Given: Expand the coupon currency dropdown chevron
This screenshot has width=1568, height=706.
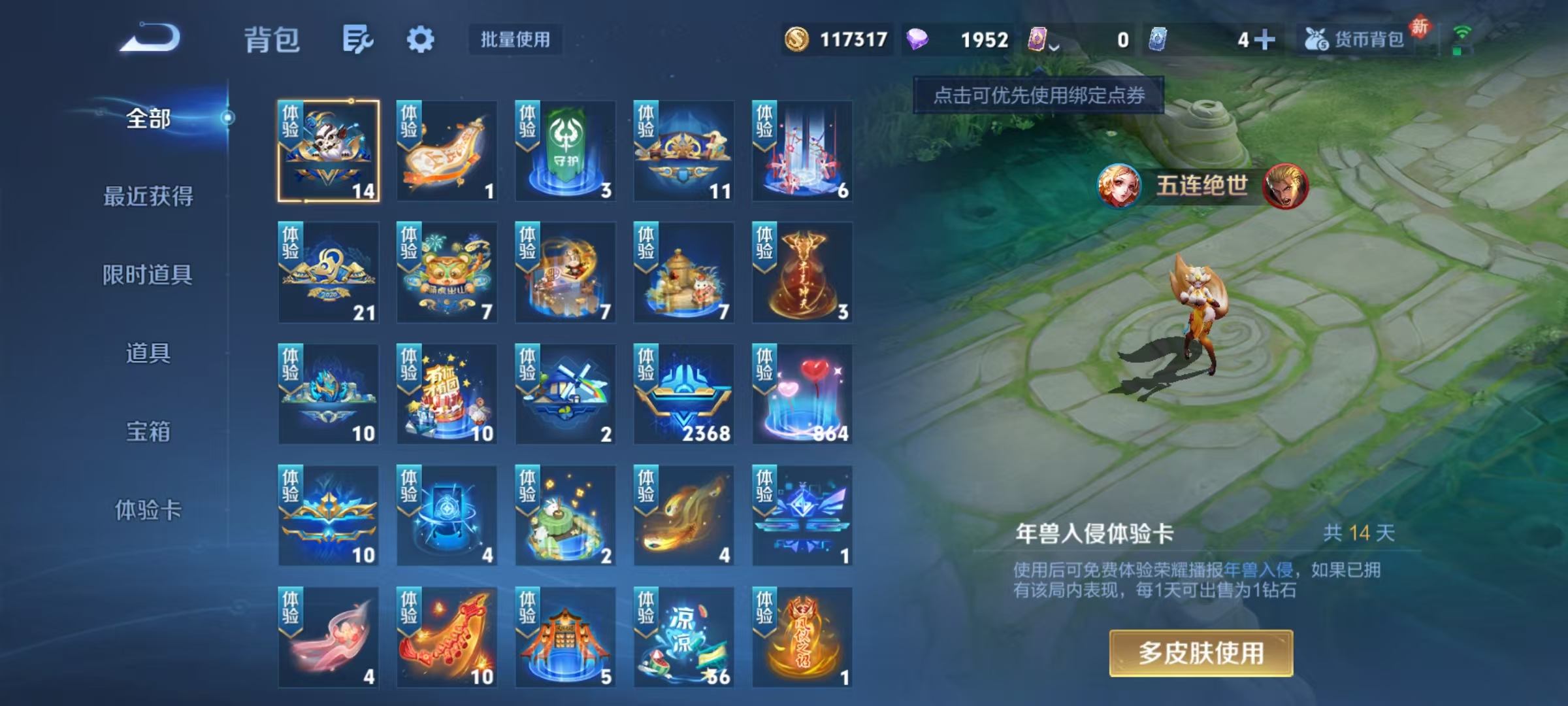Looking at the screenshot, I should tap(1054, 46).
